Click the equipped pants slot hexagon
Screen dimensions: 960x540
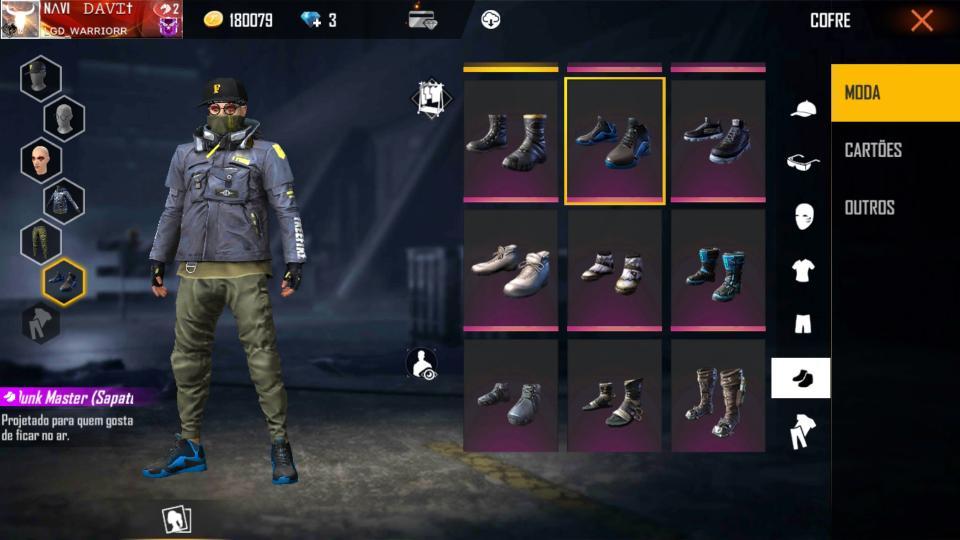[41, 241]
